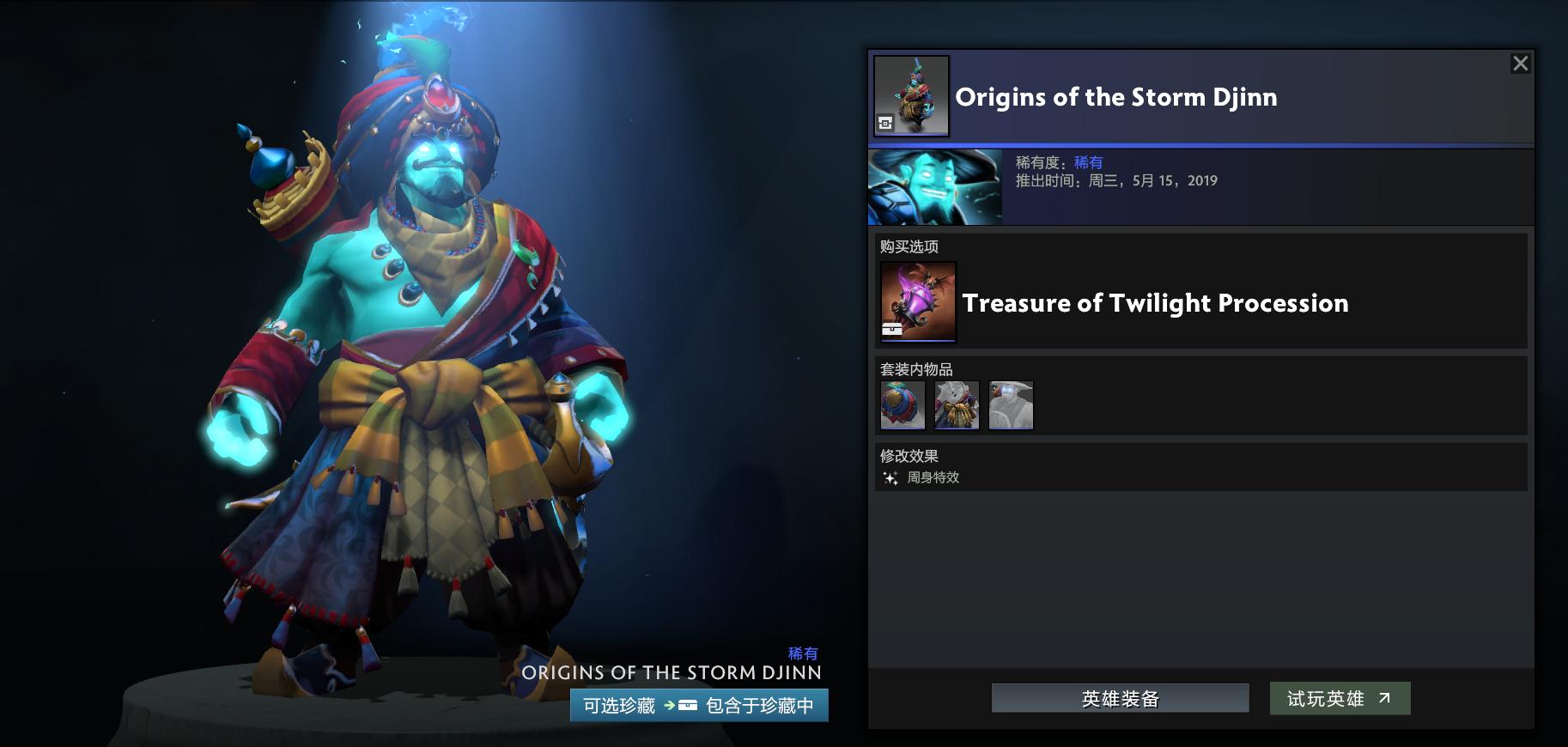Click the treasure chest icon on Twilight Procession thumbnail
Image resolution: width=1568 pixels, height=747 pixels.
click(x=892, y=329)
